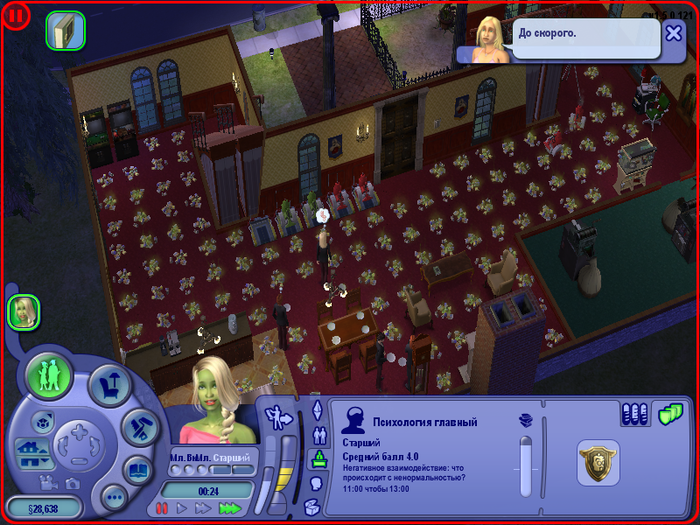700x525 pixels.
Task: Take a snapshot with camera icon
Action: pos(73,482)
